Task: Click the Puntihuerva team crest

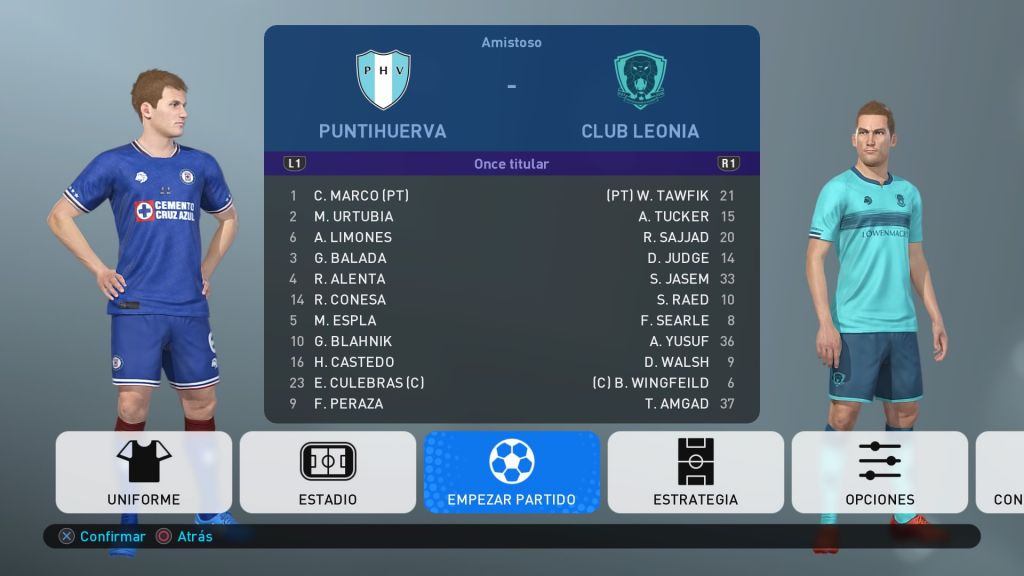Action: 383,80
